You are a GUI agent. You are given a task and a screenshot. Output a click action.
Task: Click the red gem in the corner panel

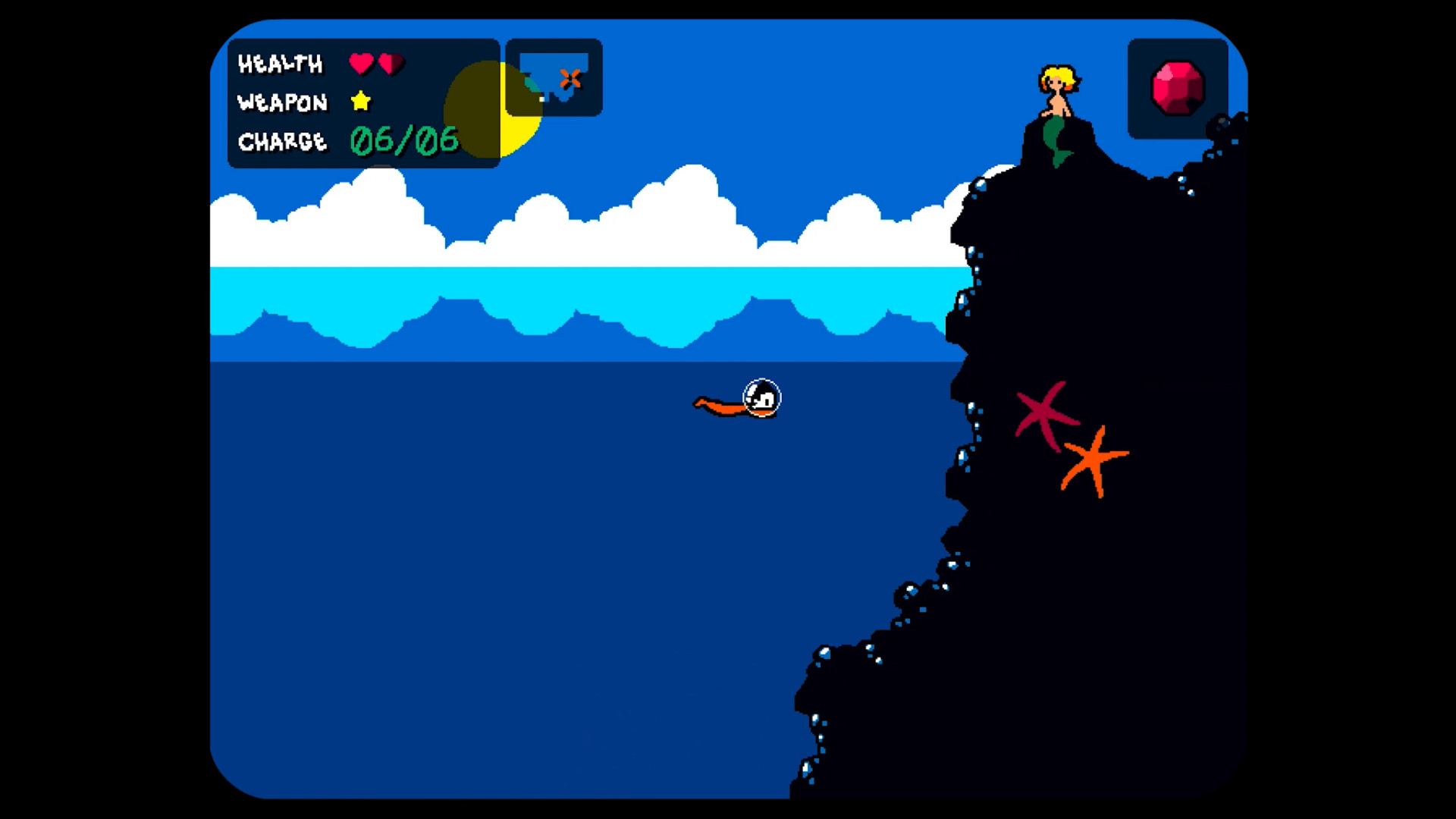tap(1176, 89)
